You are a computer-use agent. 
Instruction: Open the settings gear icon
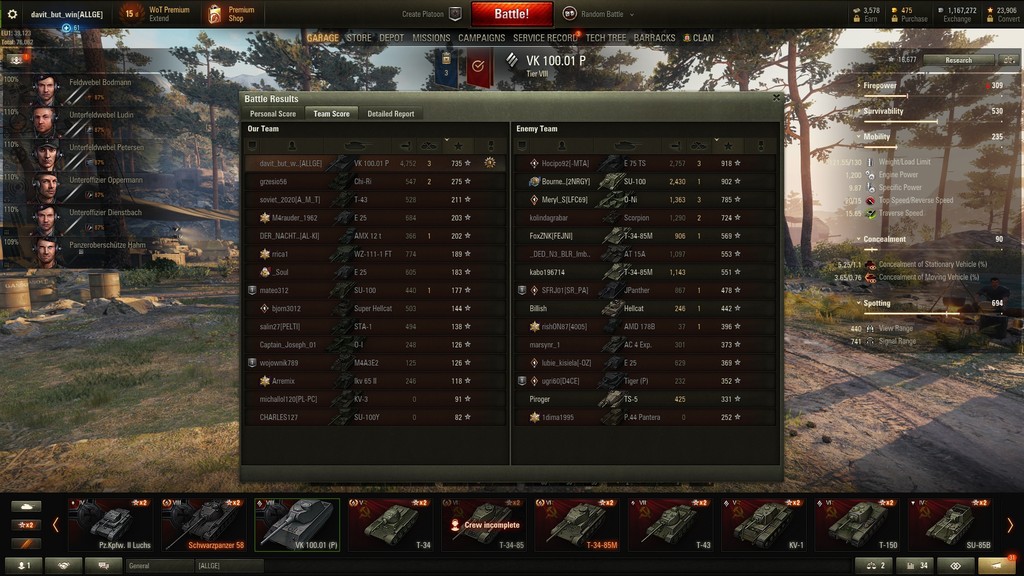pyautogui.click(x=12, y=14)
